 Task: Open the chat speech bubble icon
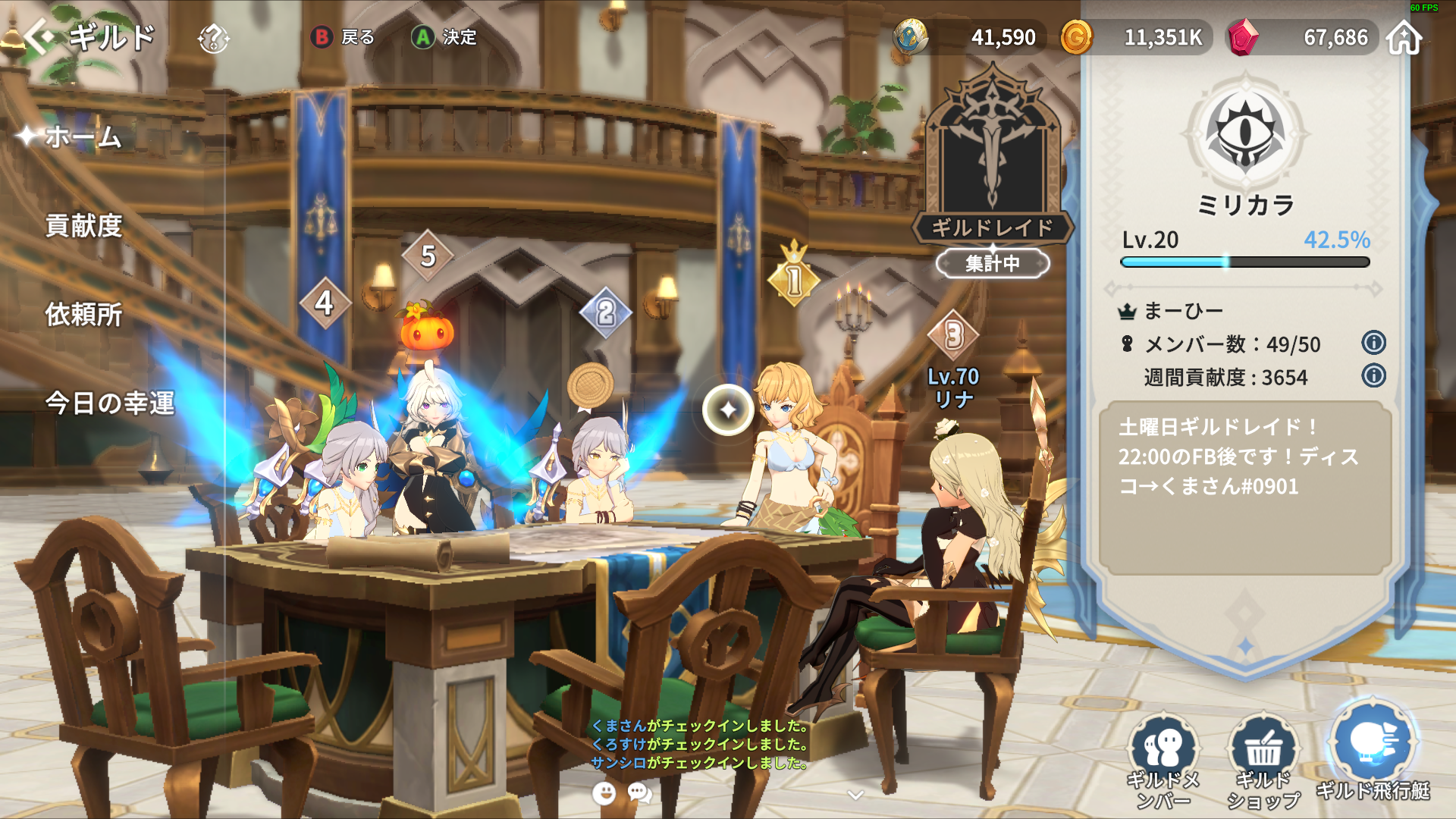pyautogui.click(x=640, y=793)
